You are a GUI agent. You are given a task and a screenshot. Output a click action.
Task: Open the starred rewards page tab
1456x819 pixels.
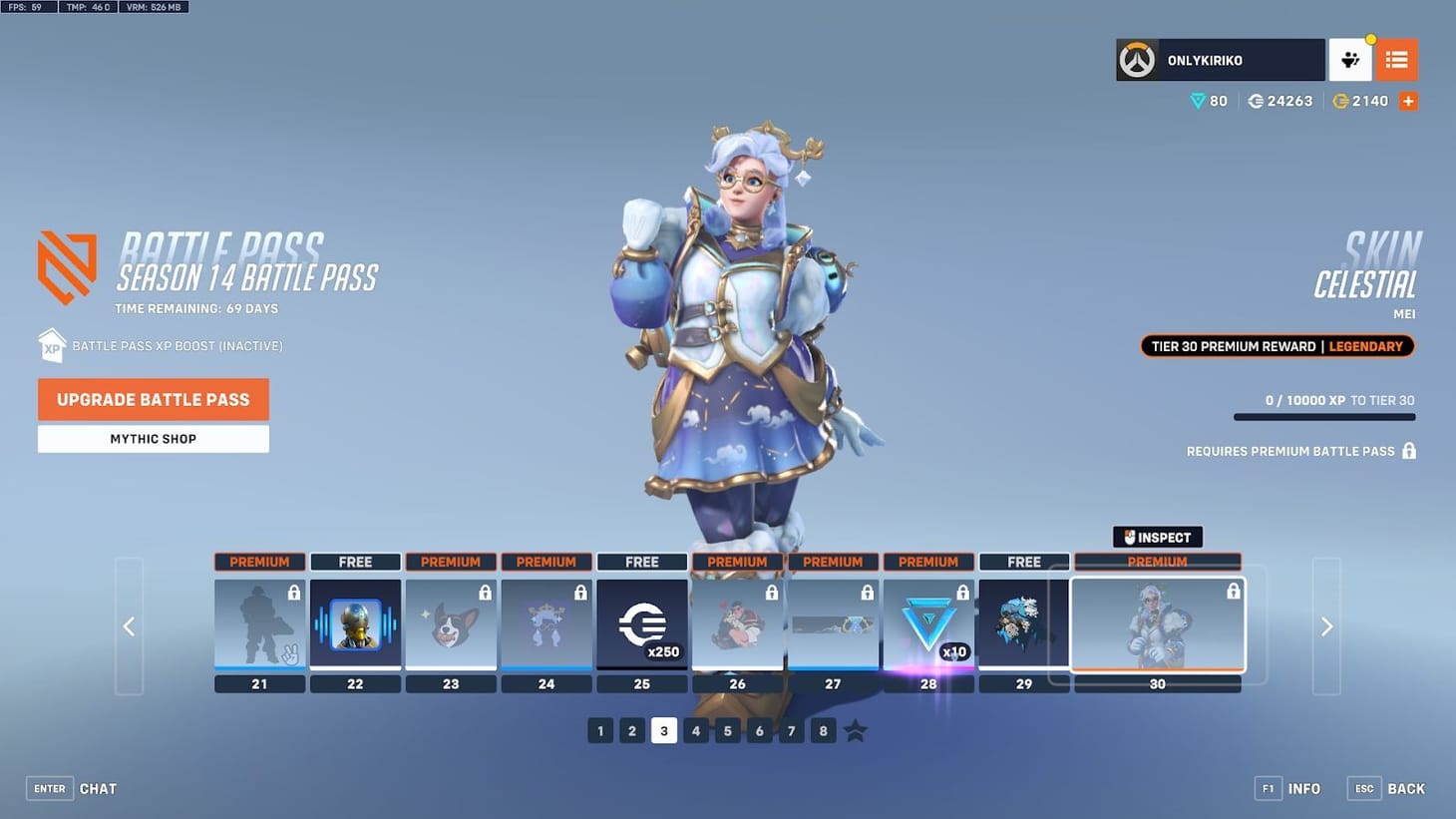click(855, 730)
